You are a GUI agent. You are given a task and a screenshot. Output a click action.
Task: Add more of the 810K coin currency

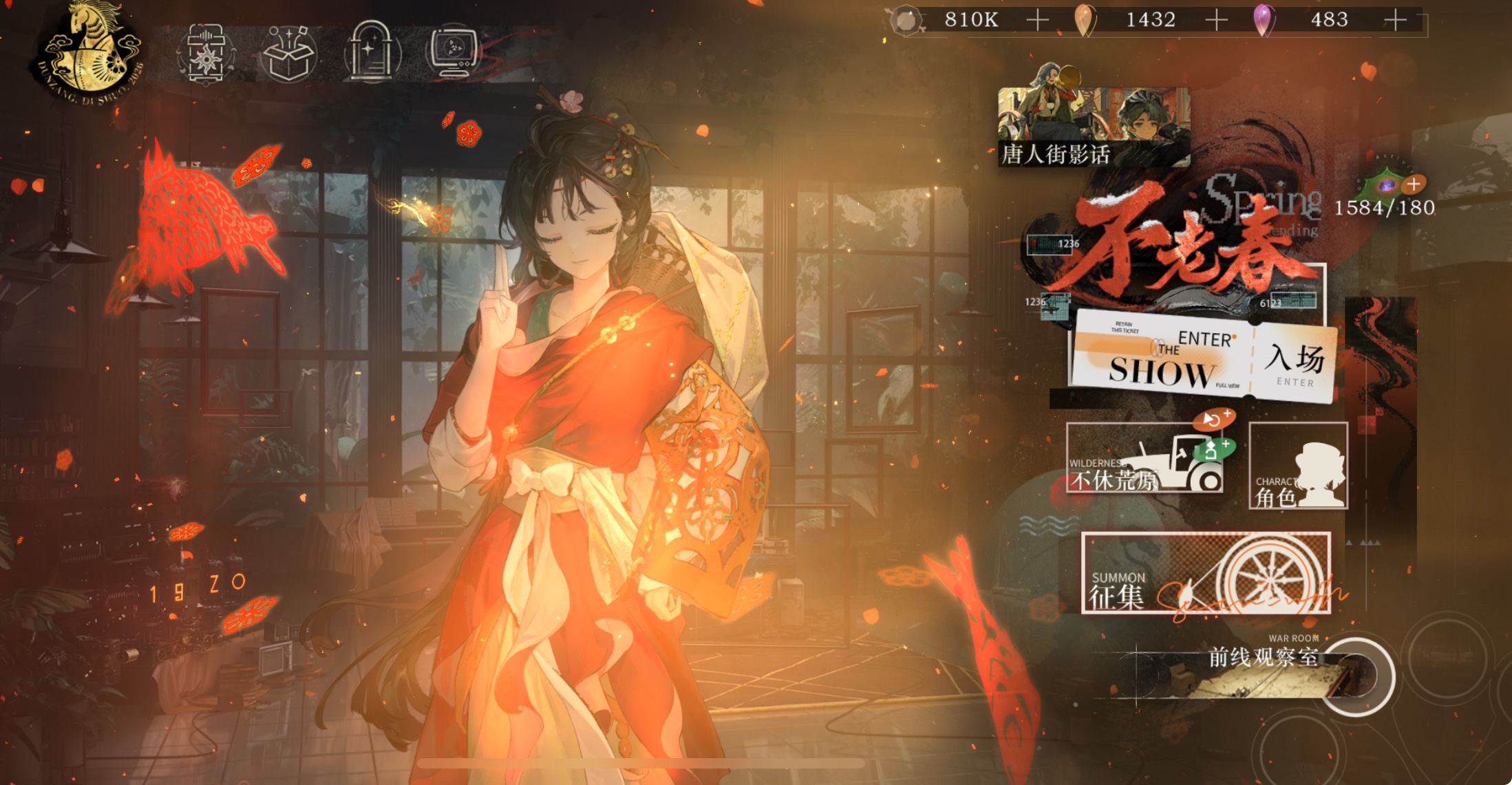(x=1037, y=20)
